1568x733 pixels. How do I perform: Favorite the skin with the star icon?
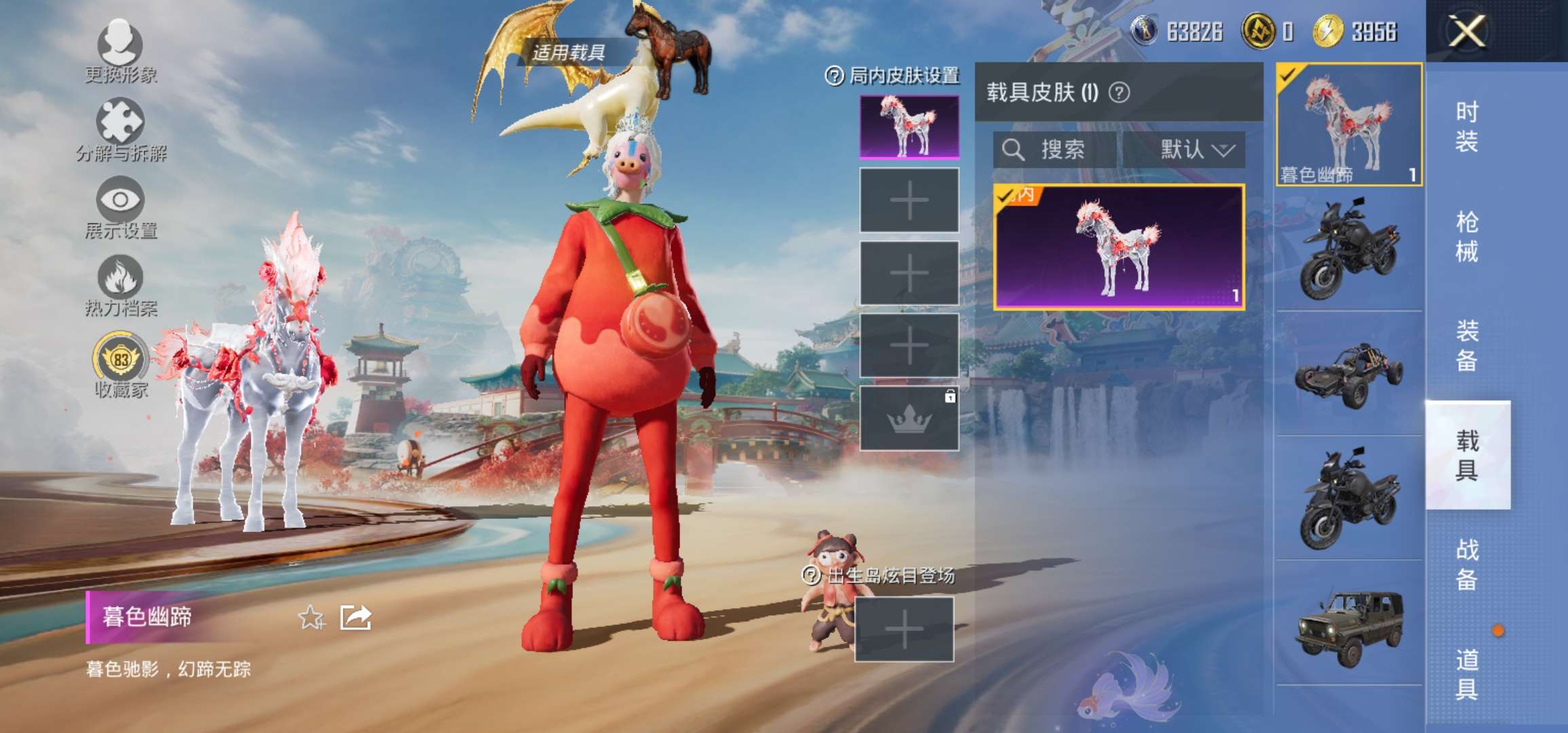pyautogui.click(x=312, y=618)
